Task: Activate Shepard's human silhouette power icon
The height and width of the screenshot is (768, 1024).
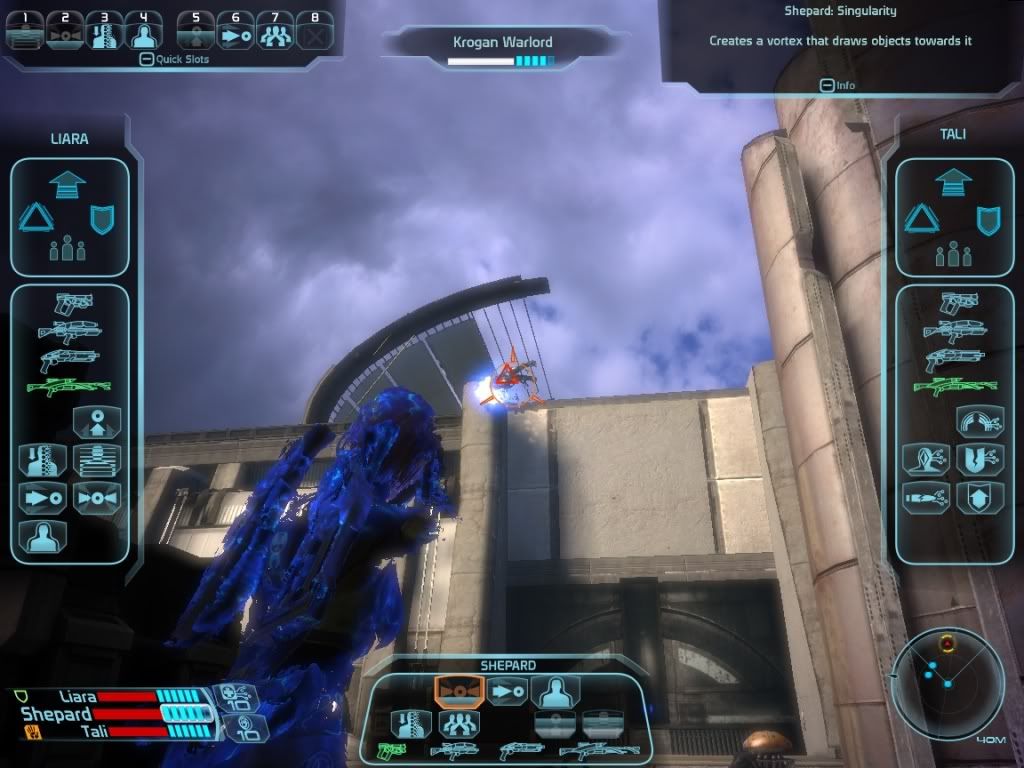Action: pos(555,691)
